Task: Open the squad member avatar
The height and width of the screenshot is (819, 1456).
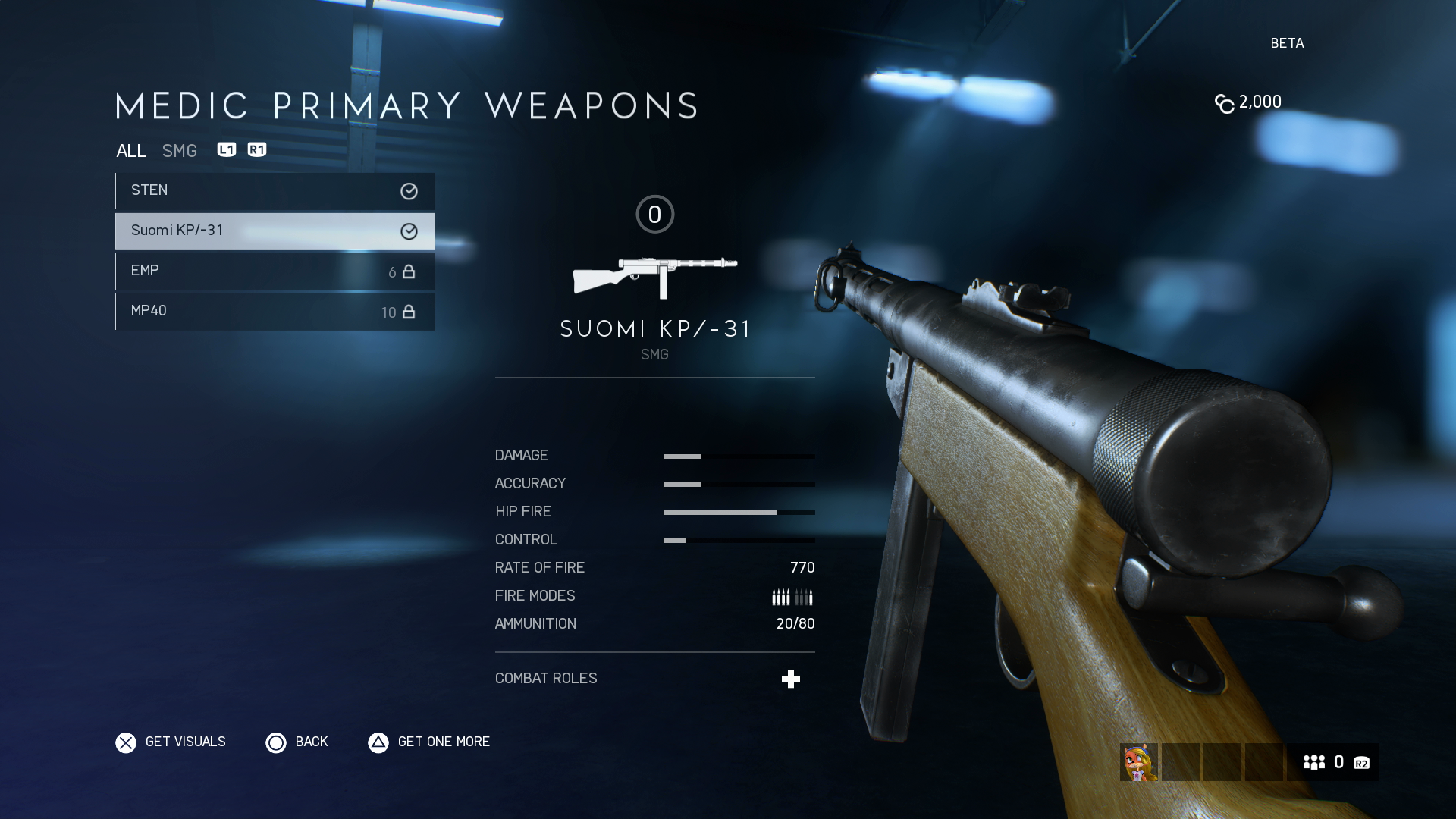Action: [x=1138, y=762]
